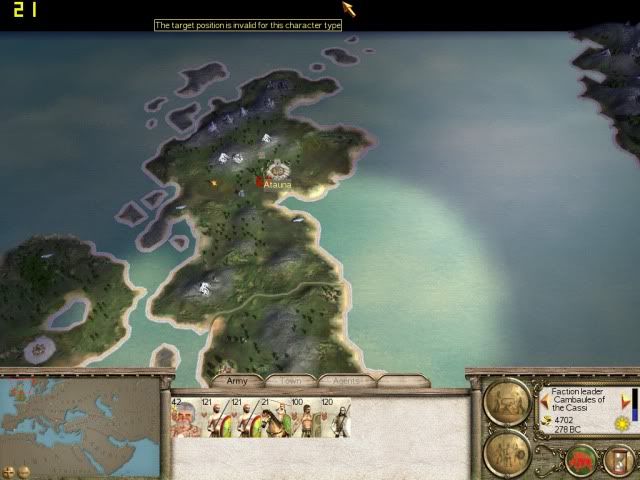Open the construction round button

pos(506,401)
